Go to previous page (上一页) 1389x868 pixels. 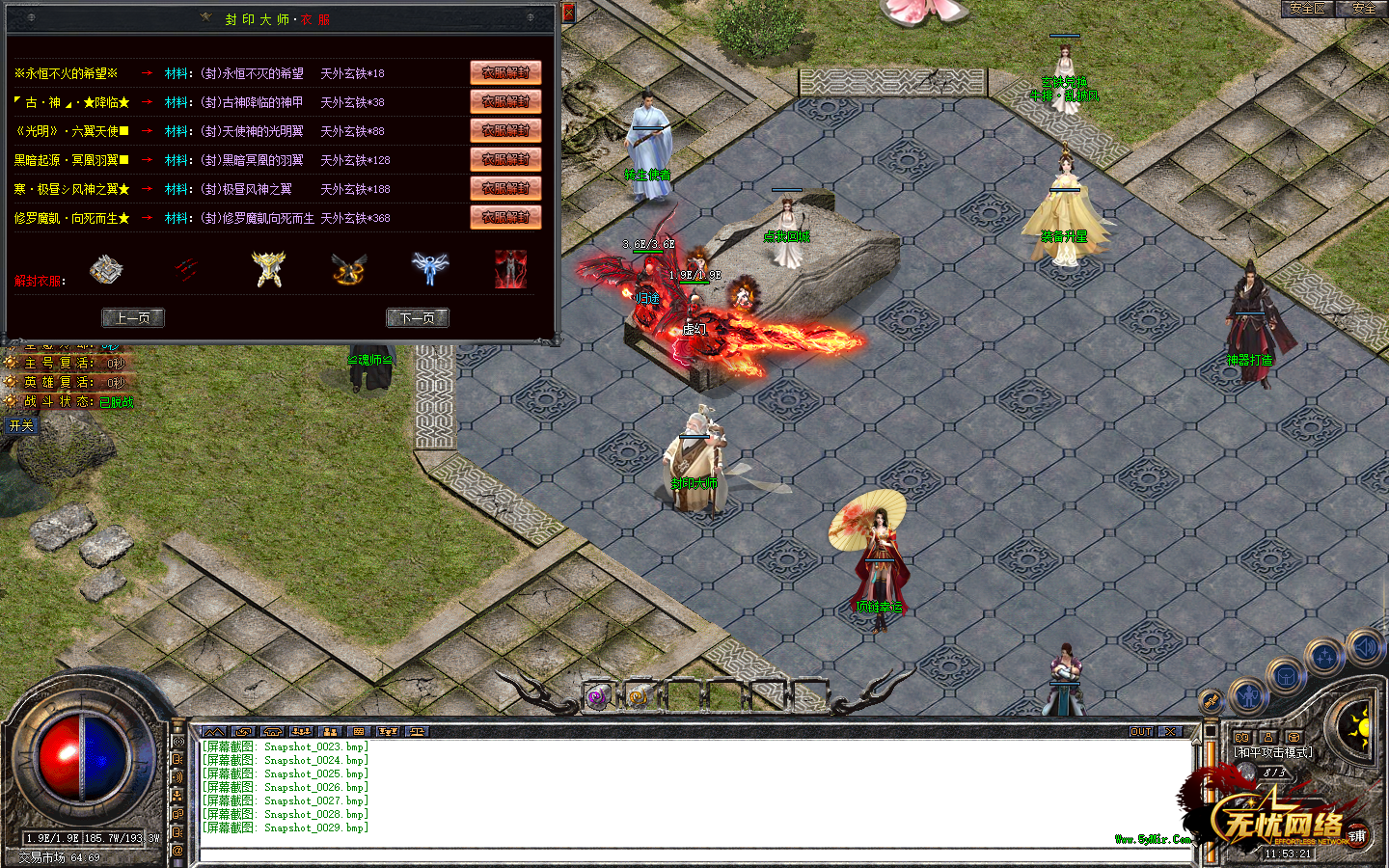(133, 317)
